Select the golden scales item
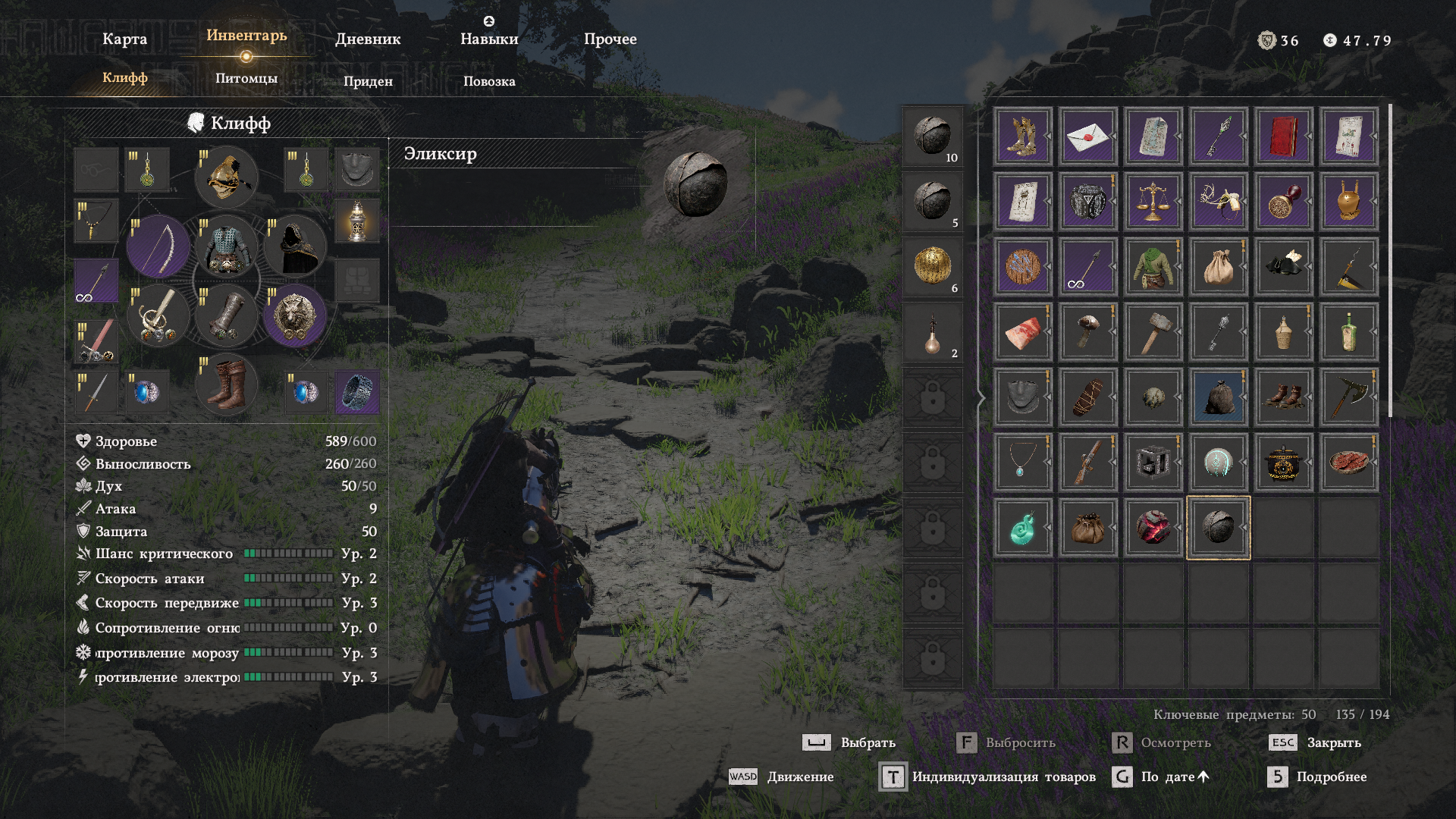 click(1153, 202)
